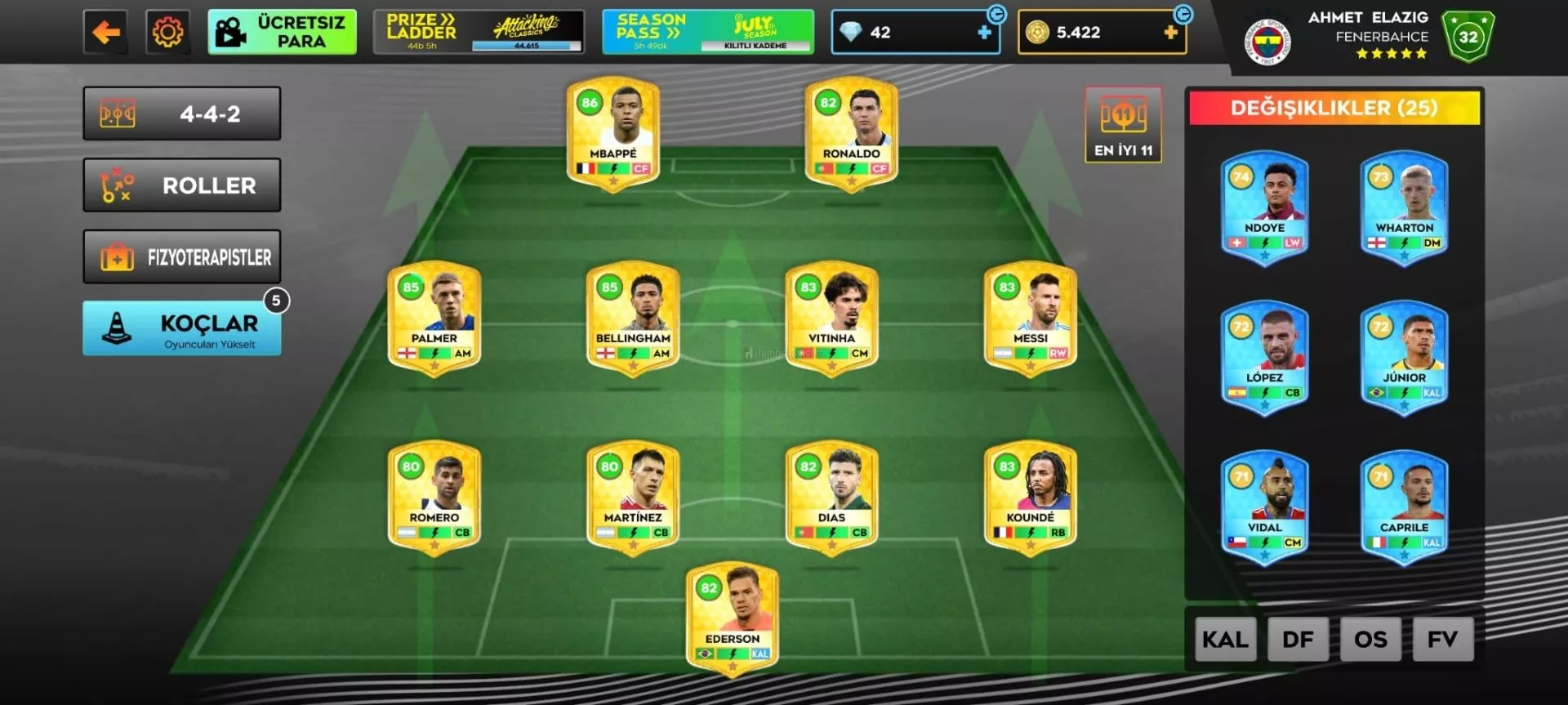This screenshot has height=705, width=1568.
Task: Select Ederson's goalkeeper card
Action: tap(733, 618)
